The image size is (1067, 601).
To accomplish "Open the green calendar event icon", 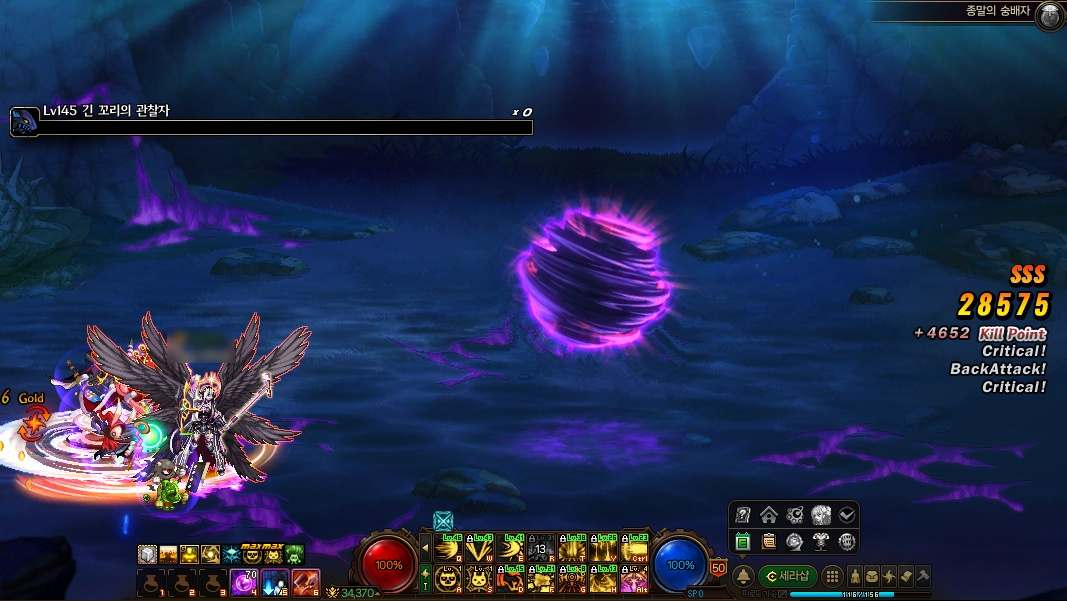I will coord(743,541).
